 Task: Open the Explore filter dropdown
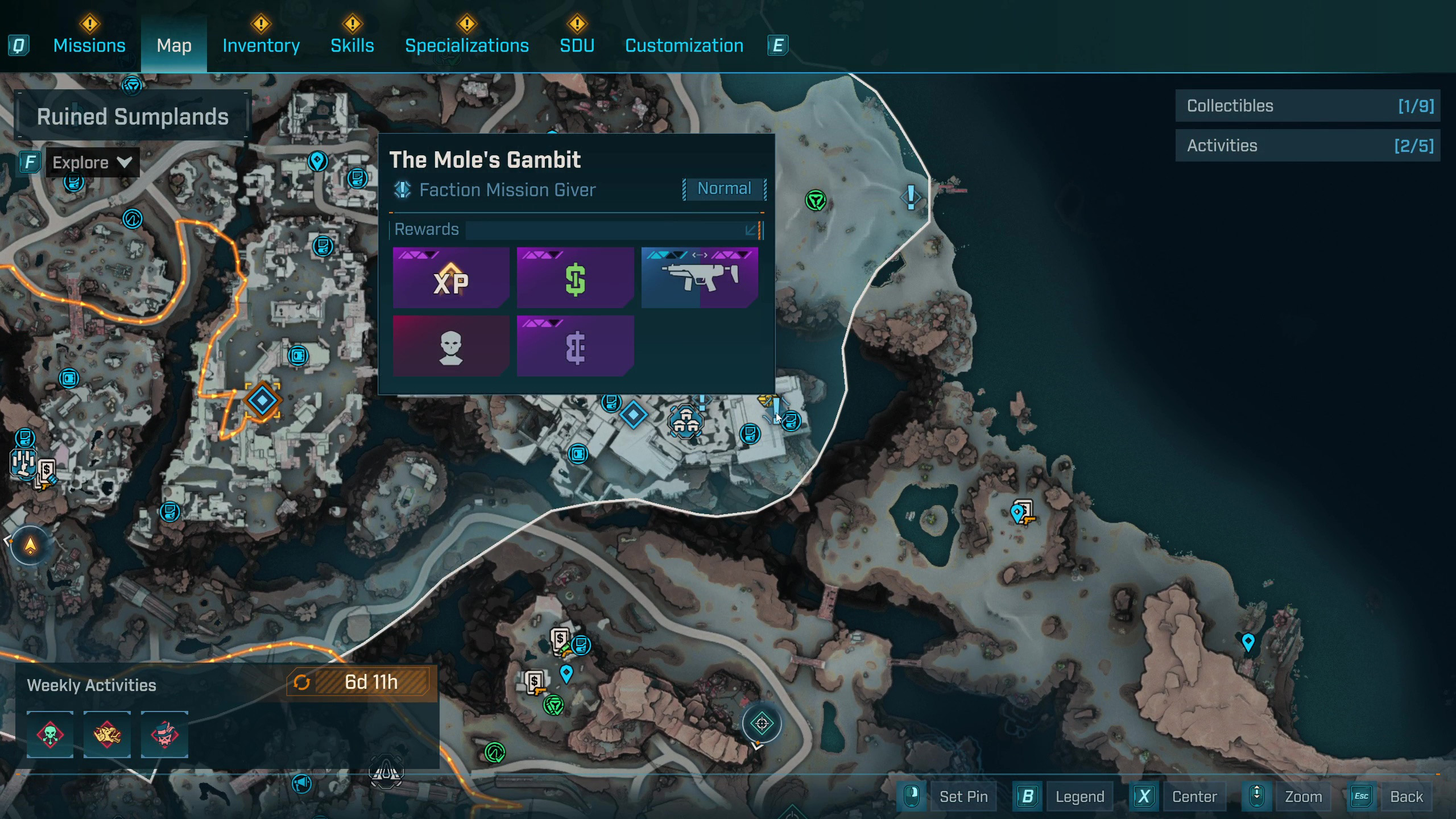(x=92, y=163)
